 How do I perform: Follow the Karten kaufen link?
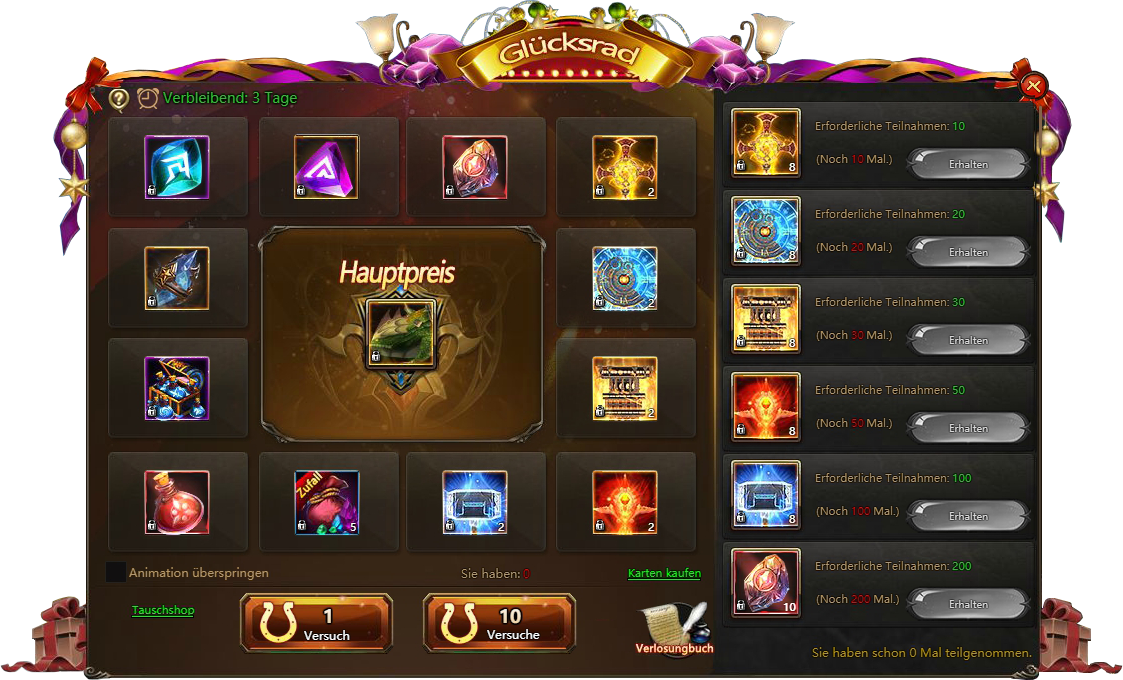click(x=664, y=573)
